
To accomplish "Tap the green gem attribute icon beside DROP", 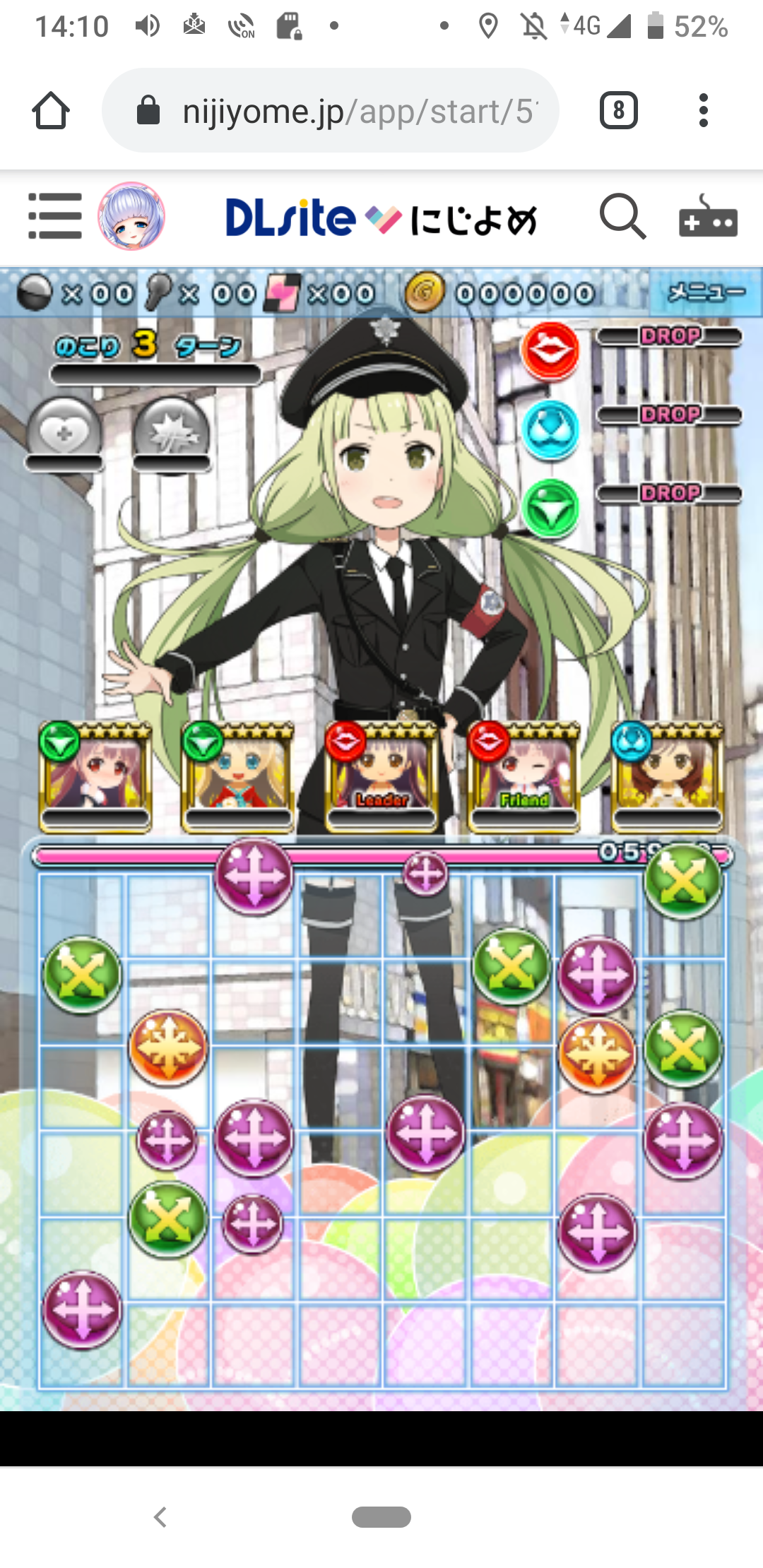I will click(x=550, y=508).
